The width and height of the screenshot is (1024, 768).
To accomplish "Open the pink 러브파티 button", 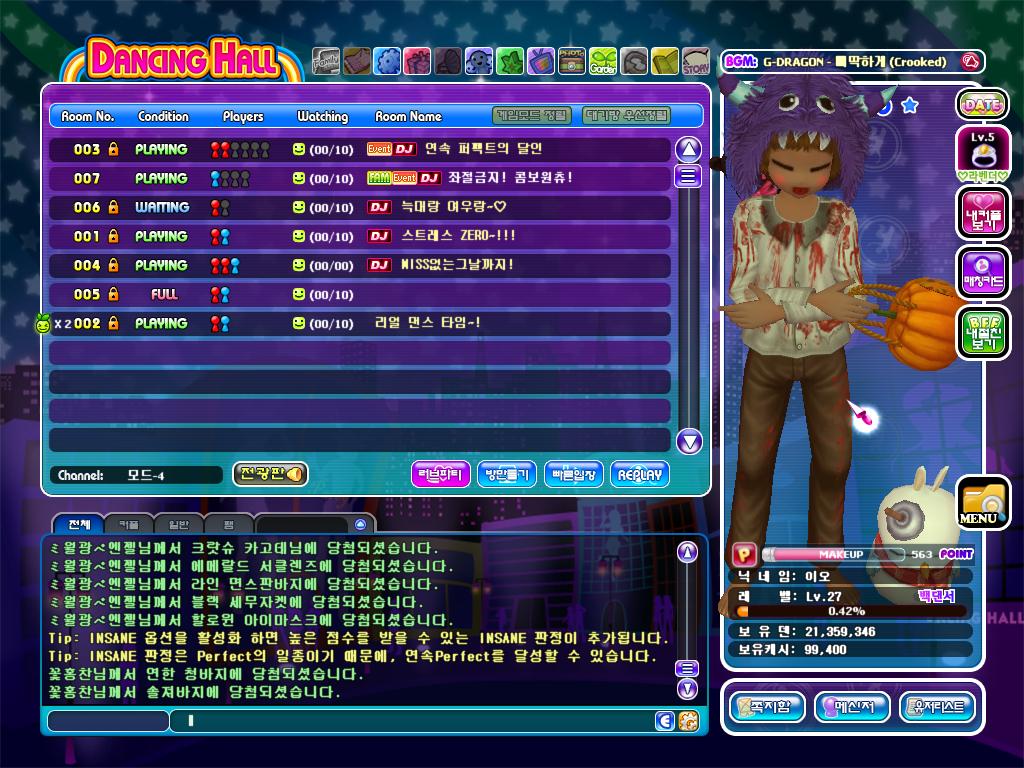I will point(441,474).
